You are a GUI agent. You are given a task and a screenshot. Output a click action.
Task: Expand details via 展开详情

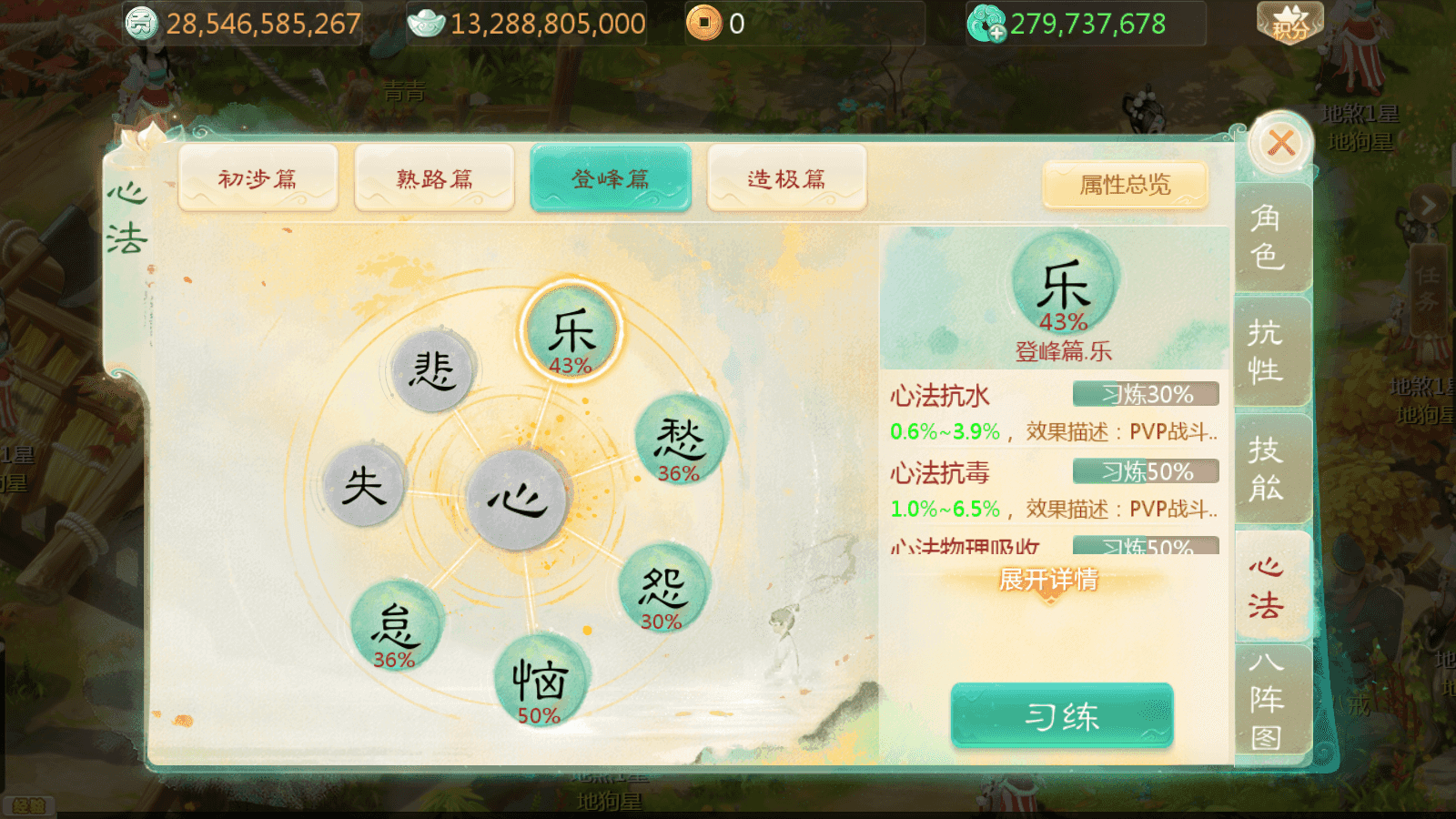pyautogui.click(x=1046, y=579)
